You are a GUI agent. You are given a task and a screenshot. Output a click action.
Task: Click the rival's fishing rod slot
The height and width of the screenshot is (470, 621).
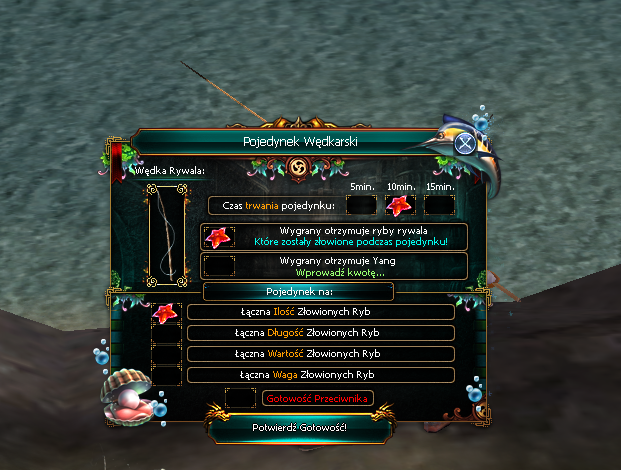pos(167,236)
